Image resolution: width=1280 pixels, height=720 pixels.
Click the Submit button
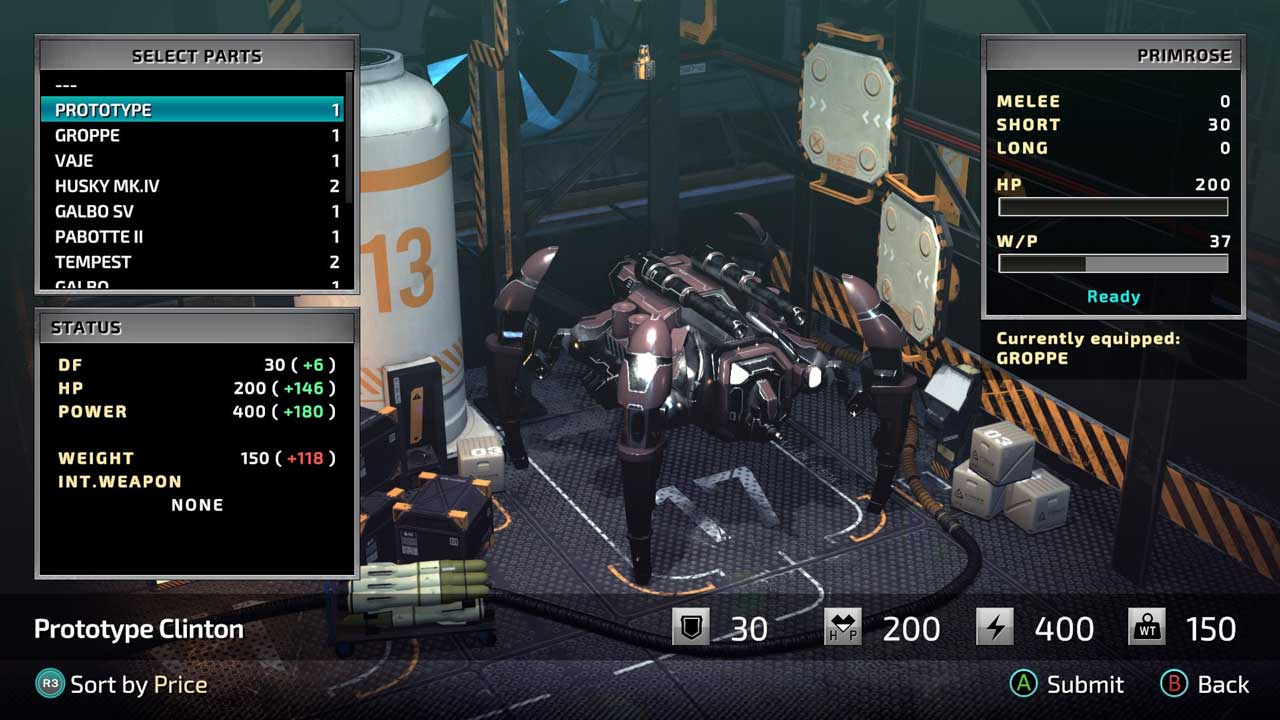tap(1066, 684)
